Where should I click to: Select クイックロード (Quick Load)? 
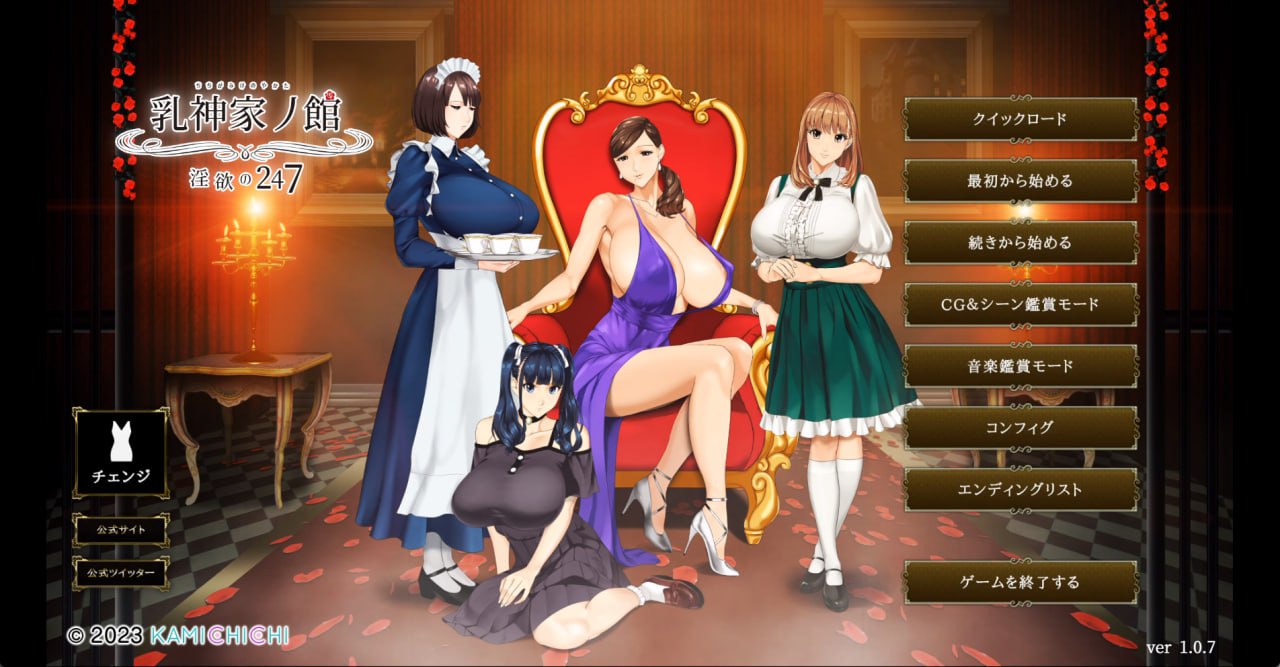[x=1020, y=119]
